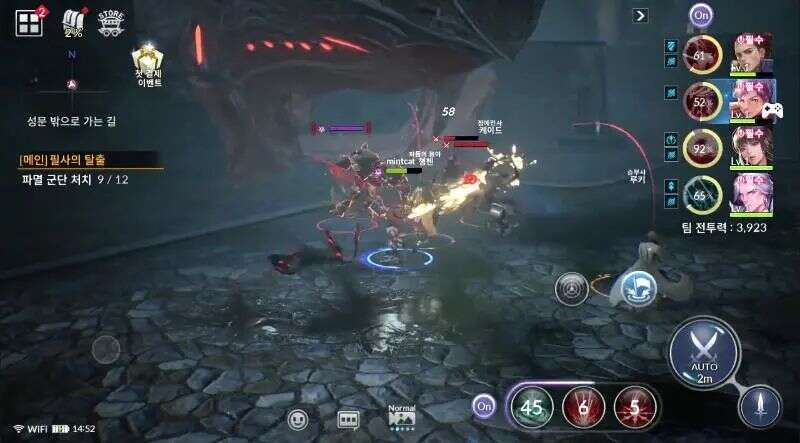800x443 pixels.
Task: Open the first purchase event gift
Action: 149,62
